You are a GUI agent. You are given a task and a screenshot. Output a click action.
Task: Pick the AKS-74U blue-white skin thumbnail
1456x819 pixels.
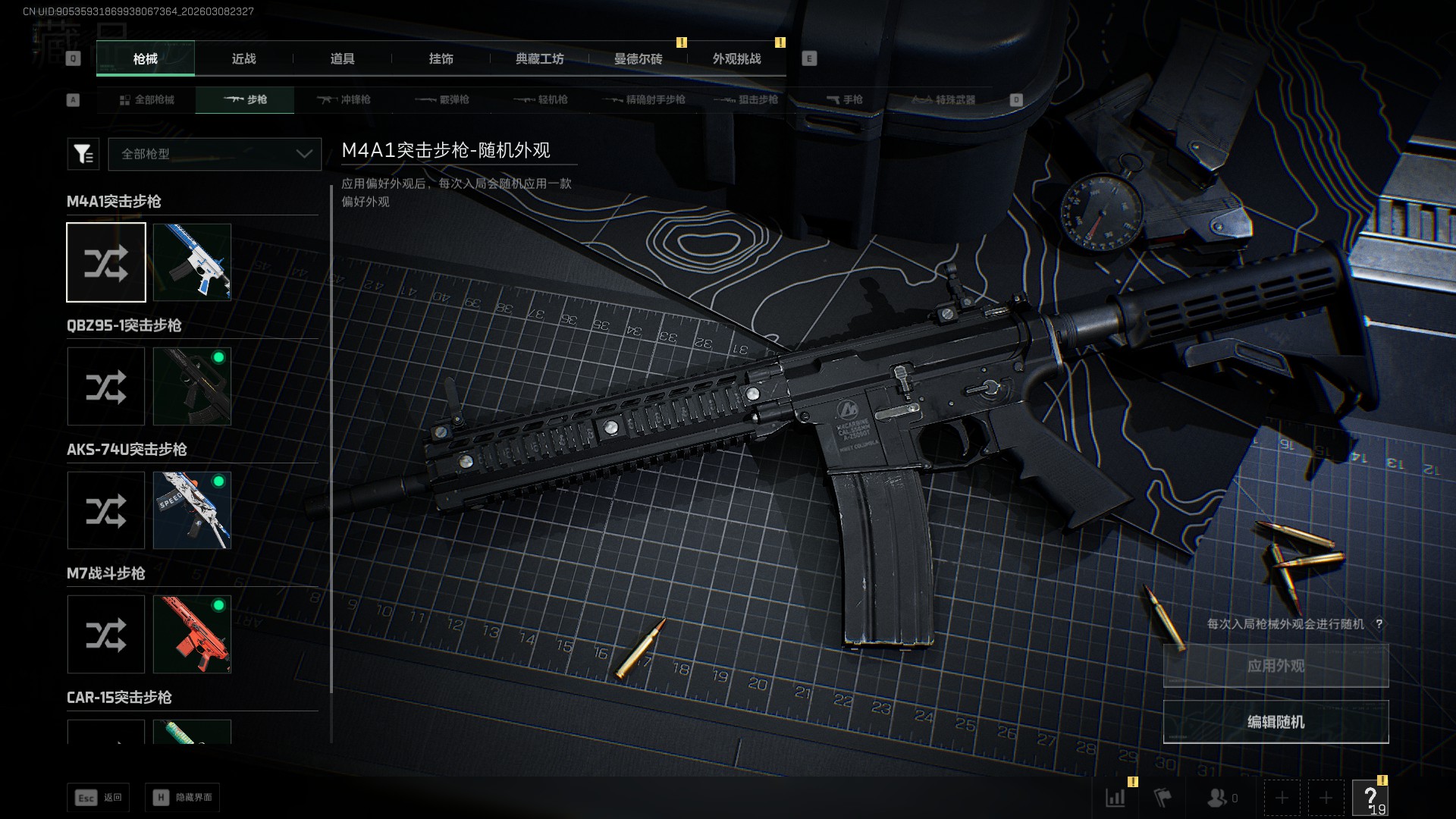192,510
